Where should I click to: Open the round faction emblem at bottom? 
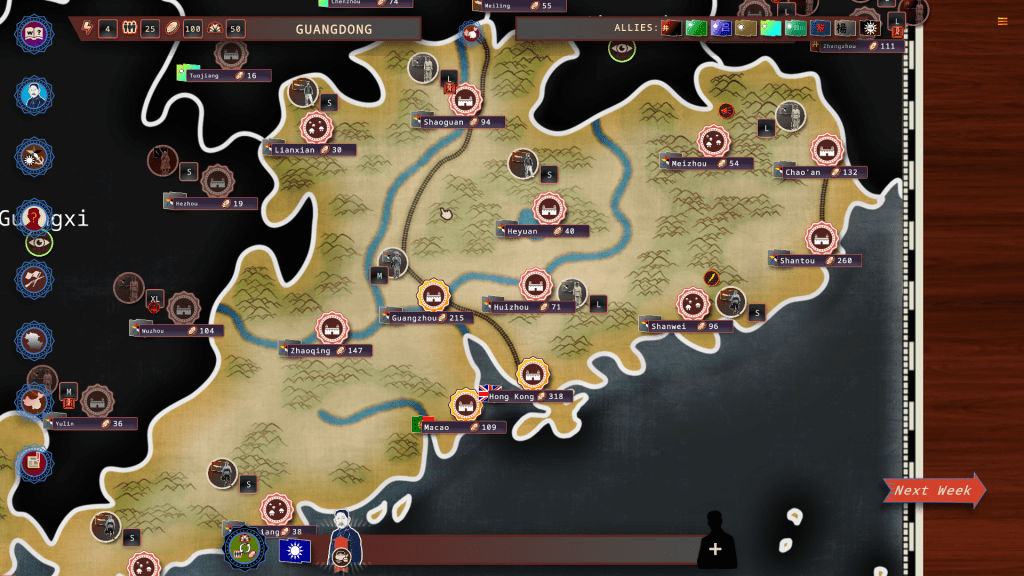pos(244,548)
